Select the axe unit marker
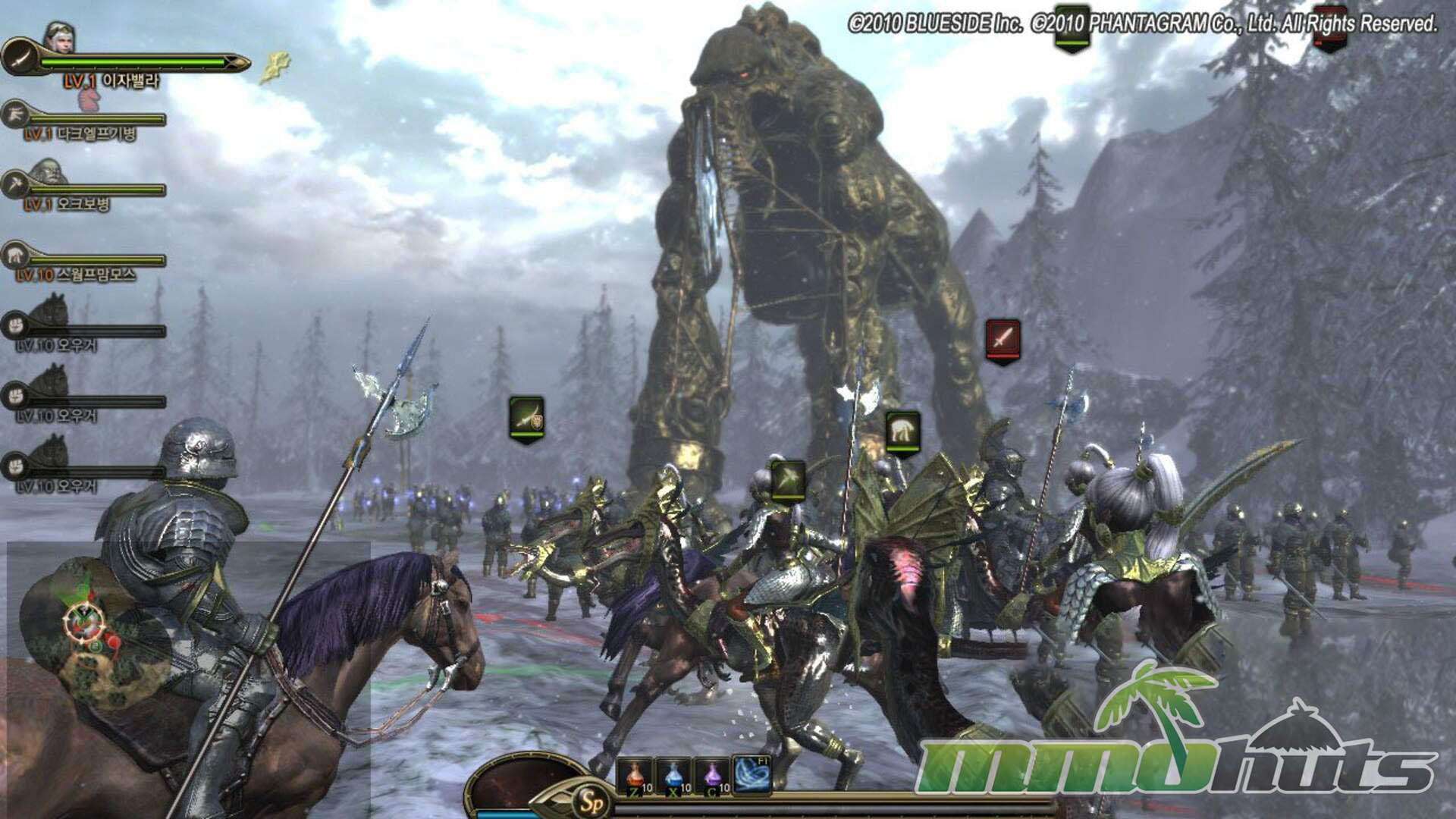This screenshot has width=1456, height=819. (x=788, y=479)
